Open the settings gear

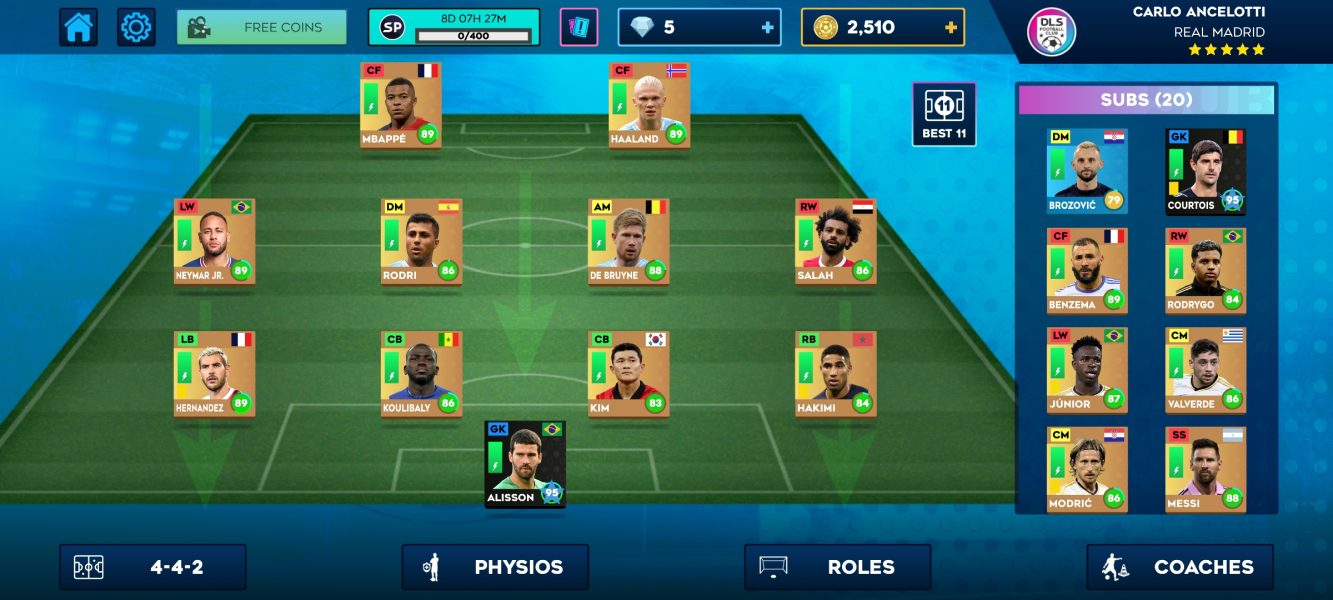pyautogui.click(x=136, y=27)
